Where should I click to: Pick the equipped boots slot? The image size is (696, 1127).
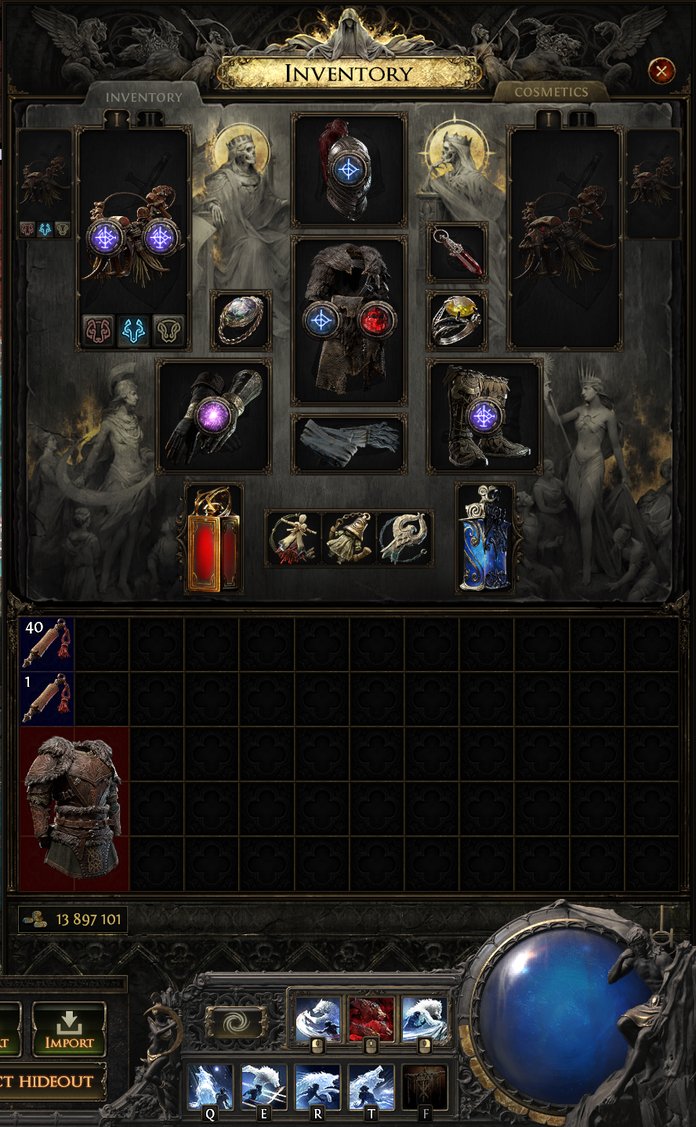(x=484, y=415)
